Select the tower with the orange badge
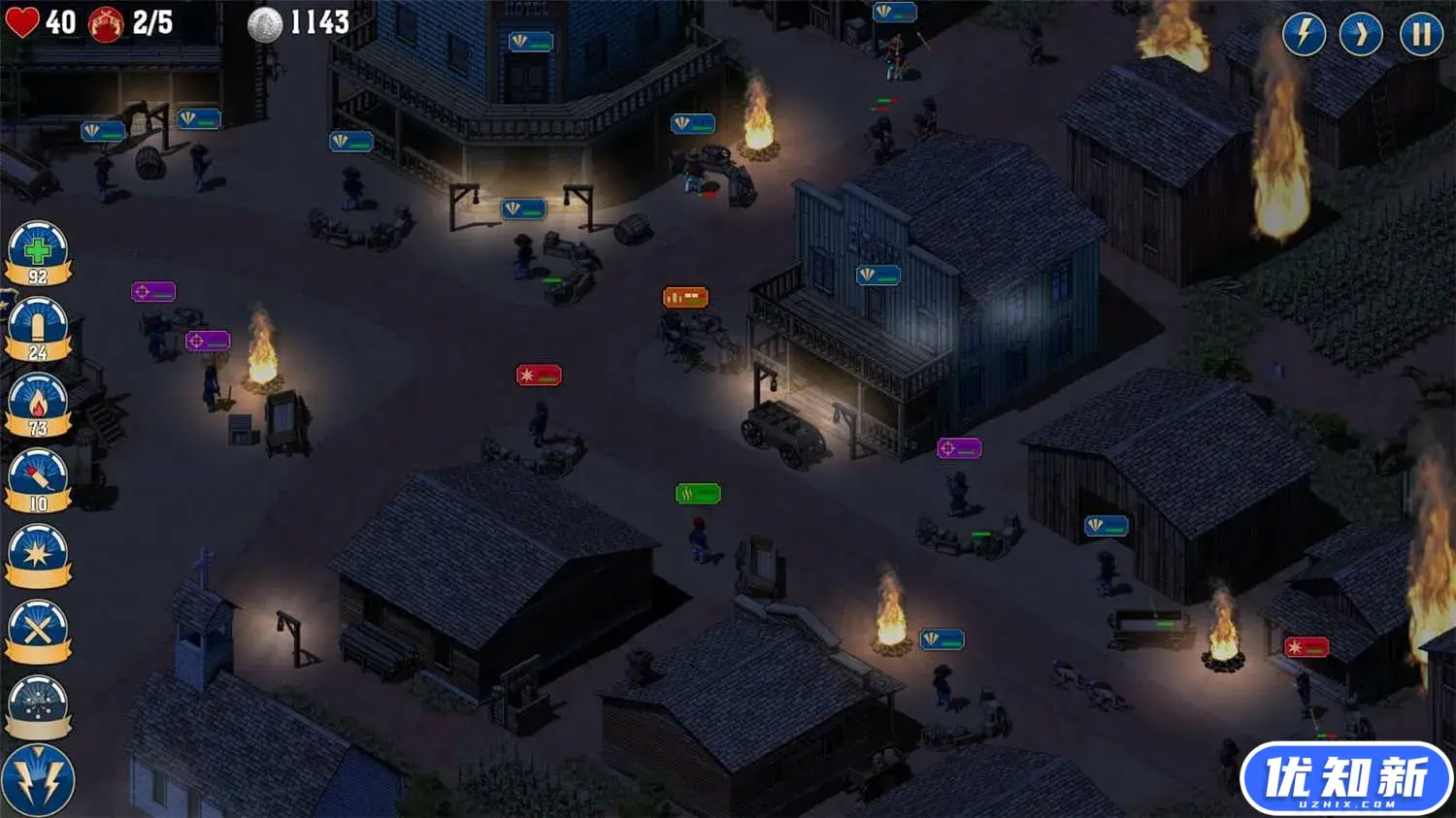Image resolution: width=1456 pixels, height=818 pixels. pos(685,297)
